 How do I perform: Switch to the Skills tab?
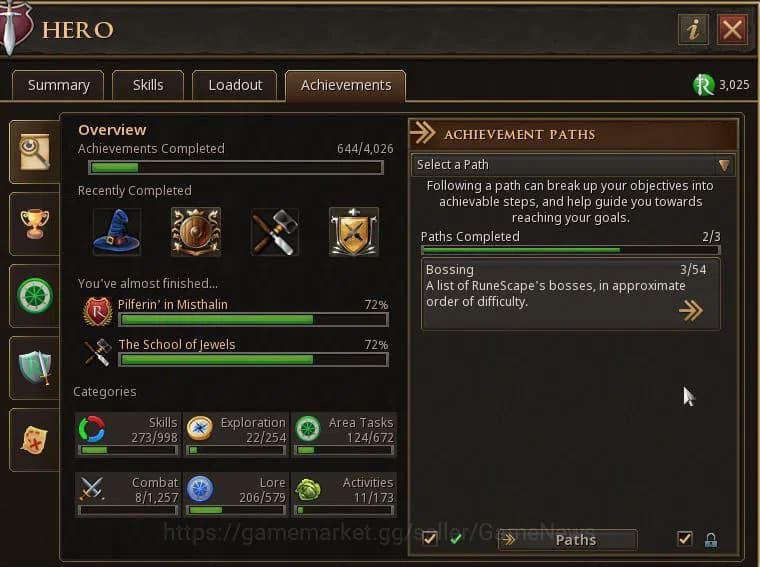[x=148, y=85]
